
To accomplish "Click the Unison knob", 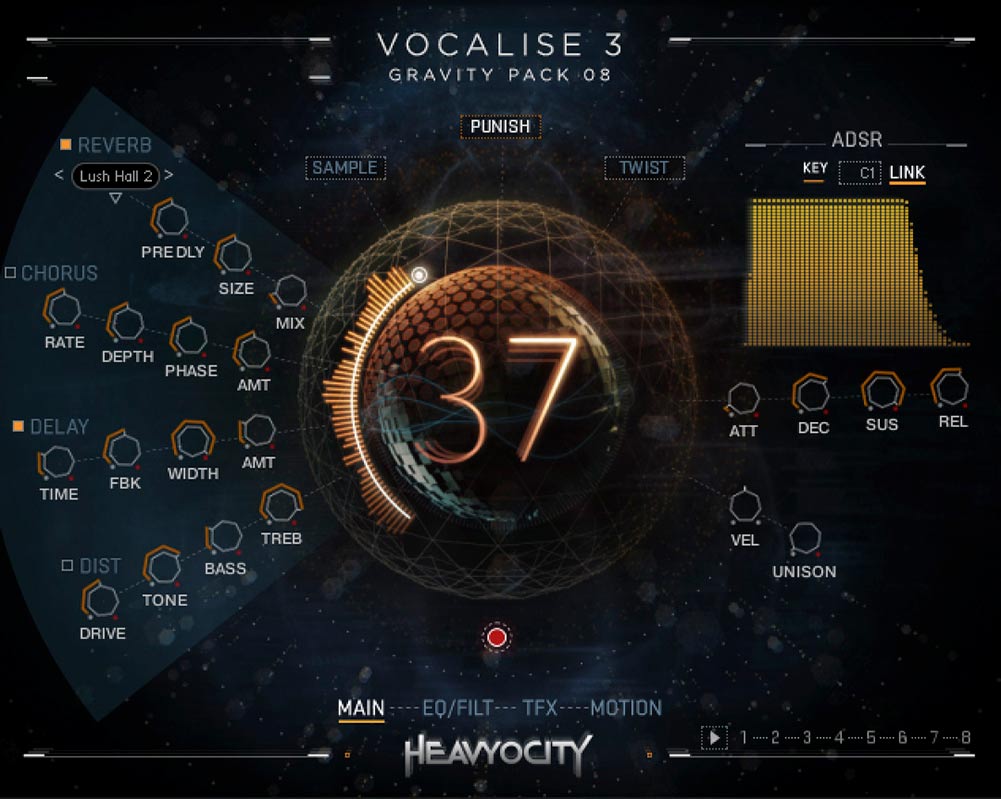I will [804, 539].
